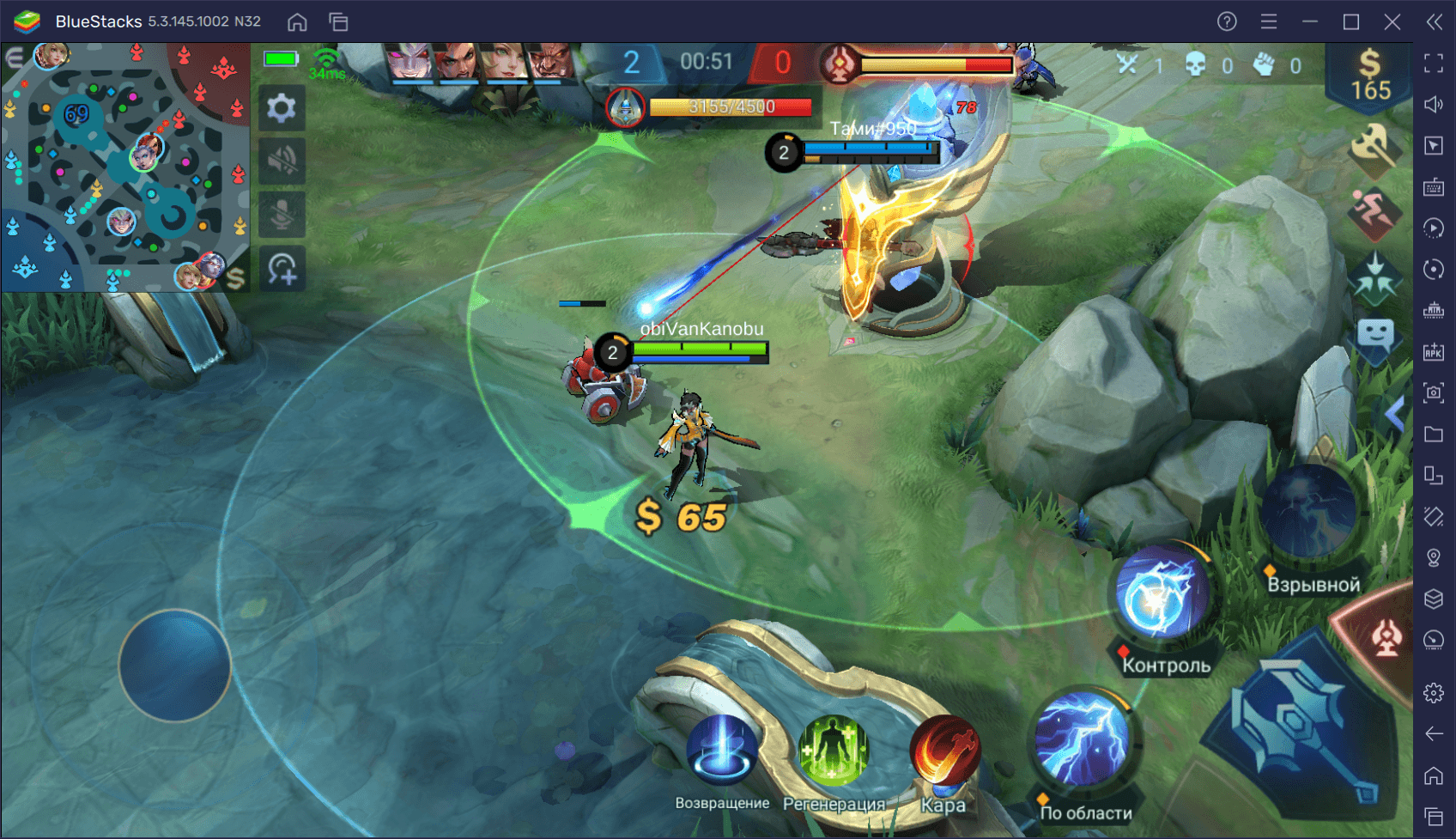Take a screenshot with the sidebar camera tool

1433,392
